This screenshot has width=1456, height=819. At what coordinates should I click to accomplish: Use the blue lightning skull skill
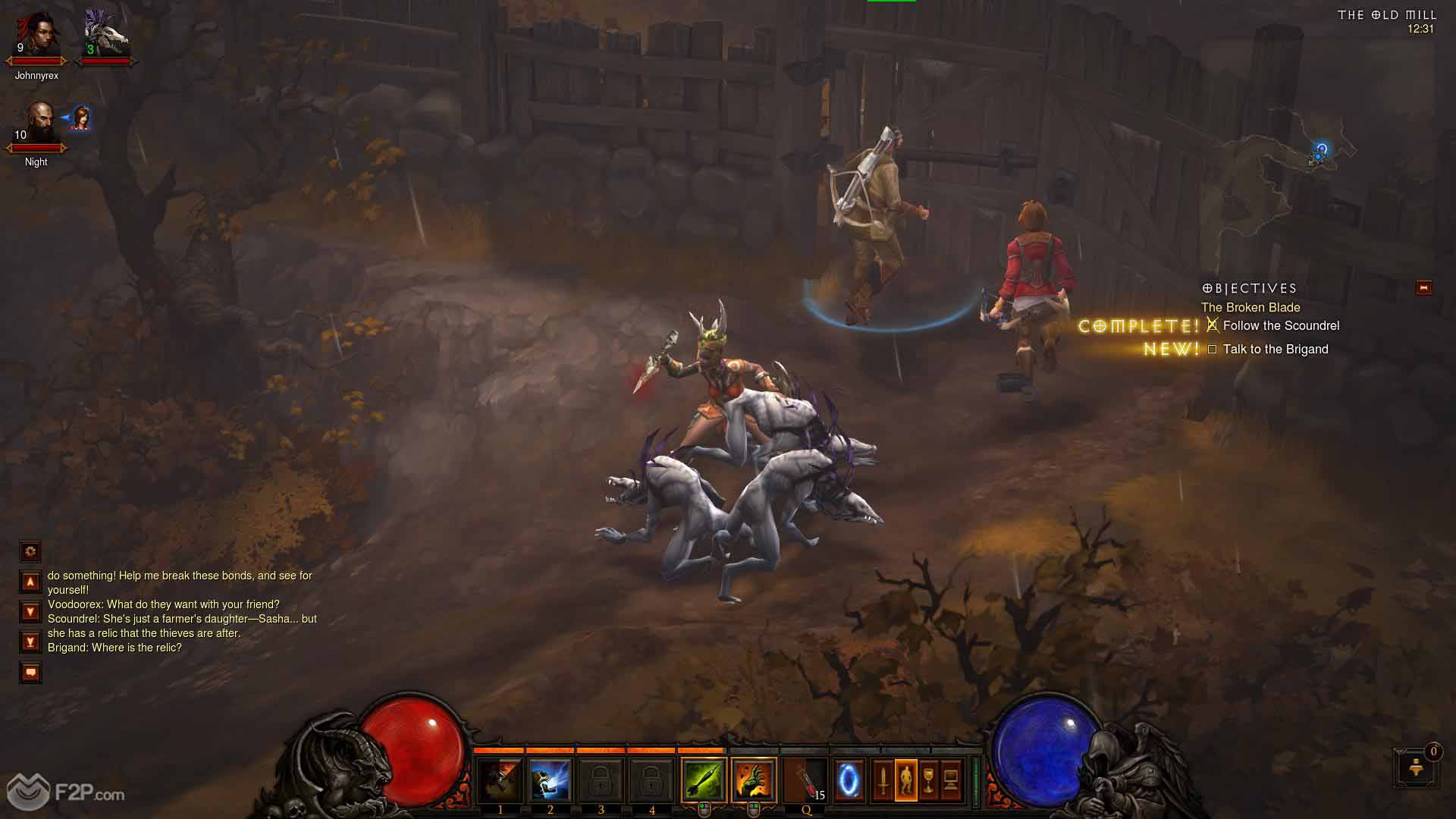point(550,780)
